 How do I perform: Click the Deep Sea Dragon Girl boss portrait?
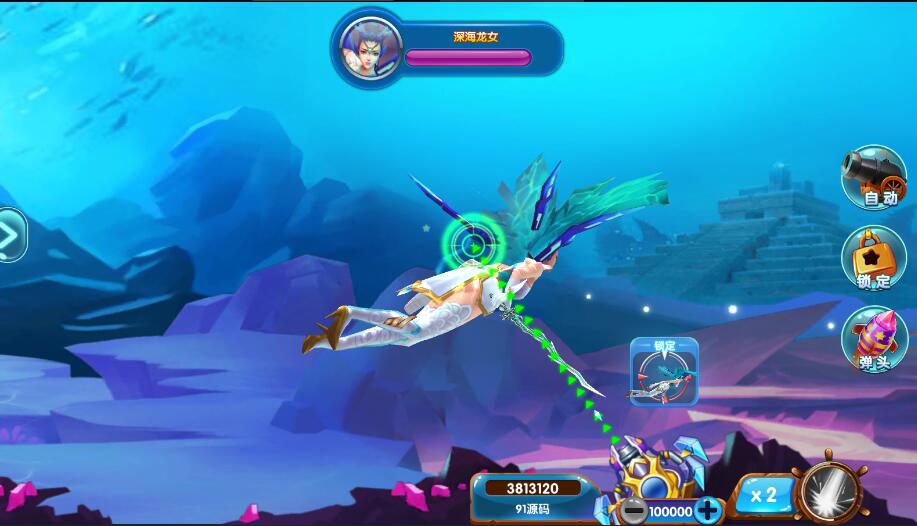tap(371, 48)
